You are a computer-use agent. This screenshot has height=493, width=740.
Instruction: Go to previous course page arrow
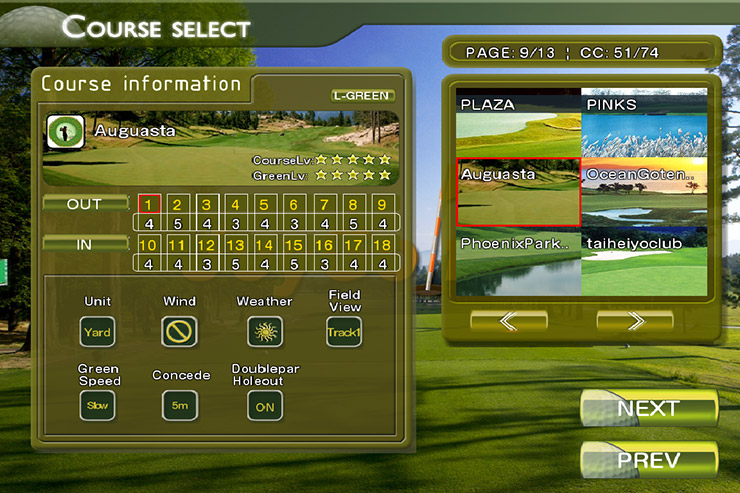point(508,321)
